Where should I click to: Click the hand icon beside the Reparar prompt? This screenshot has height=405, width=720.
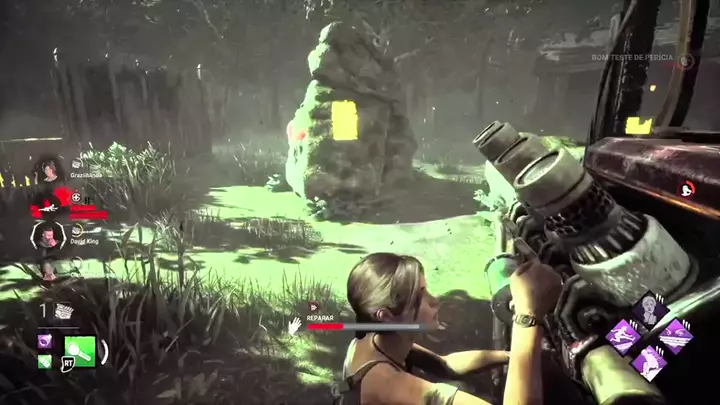click(295, 324)
